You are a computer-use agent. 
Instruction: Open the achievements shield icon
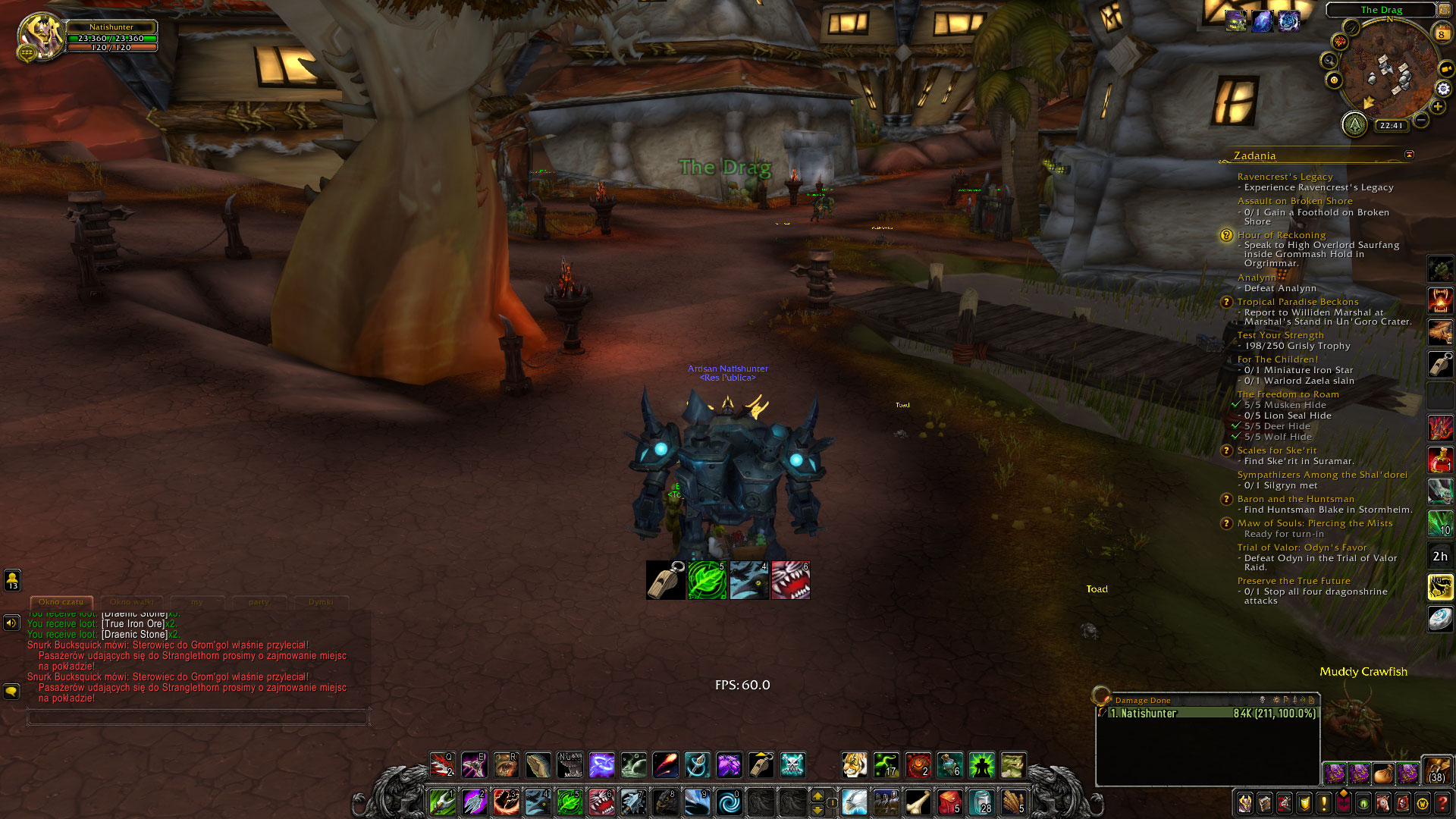(x=1303, y=804)
